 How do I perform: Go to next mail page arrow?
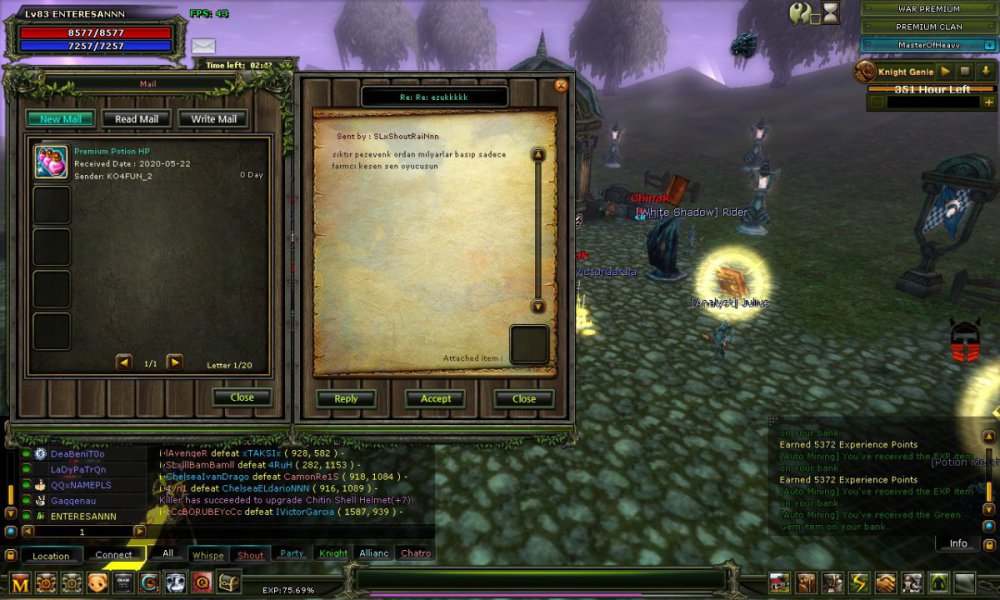(x=175, y=362)
